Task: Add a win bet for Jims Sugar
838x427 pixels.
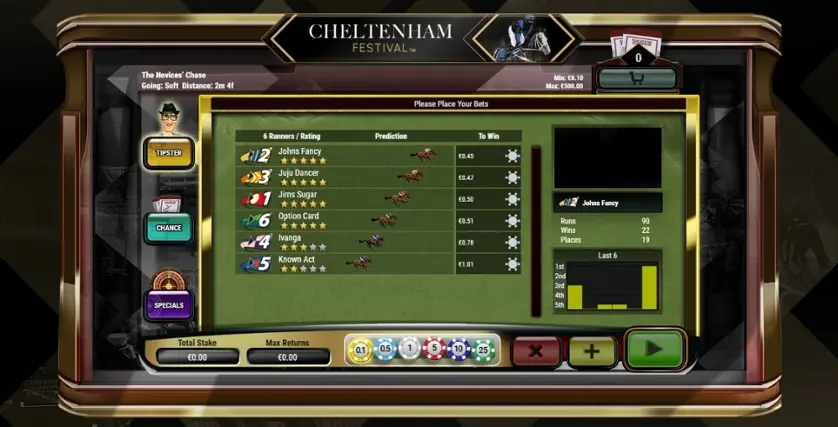Action: (x=512, y=199)
